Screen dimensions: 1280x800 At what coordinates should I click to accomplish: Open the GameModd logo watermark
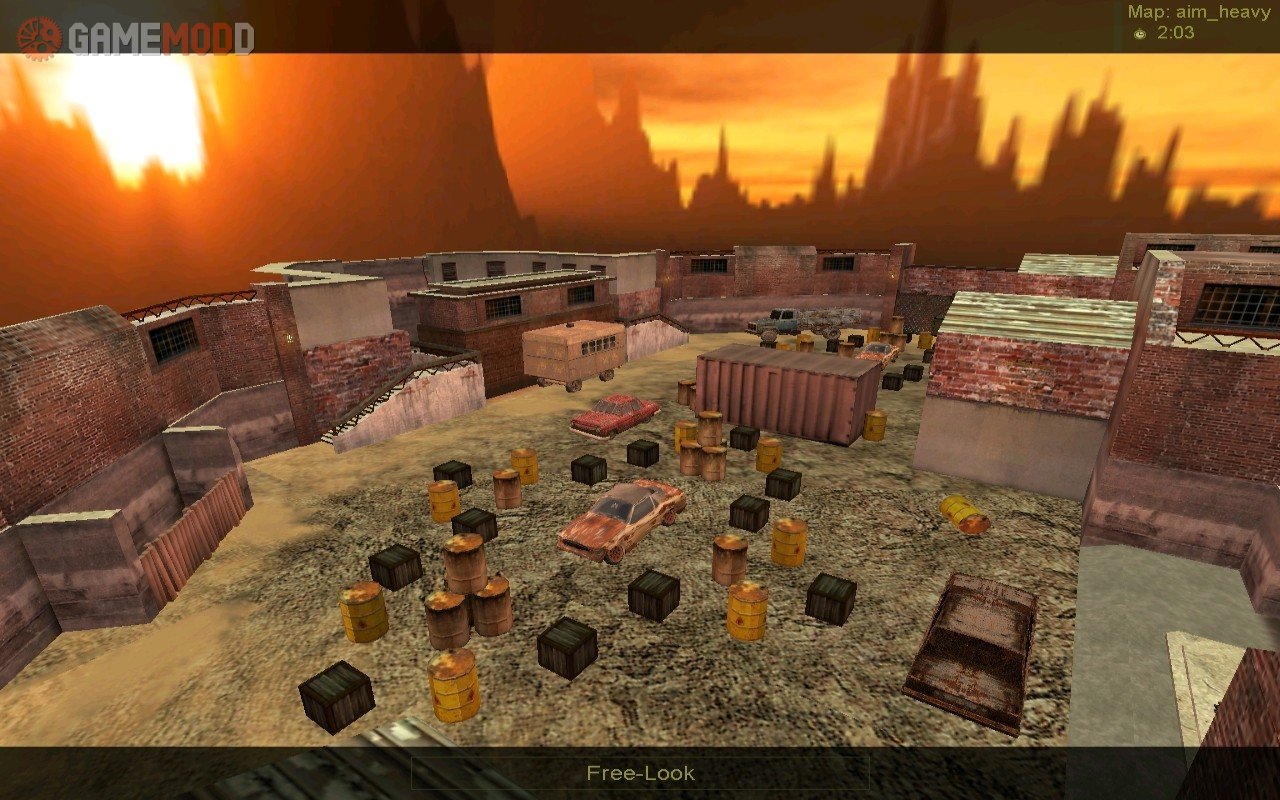pos(135,37)
